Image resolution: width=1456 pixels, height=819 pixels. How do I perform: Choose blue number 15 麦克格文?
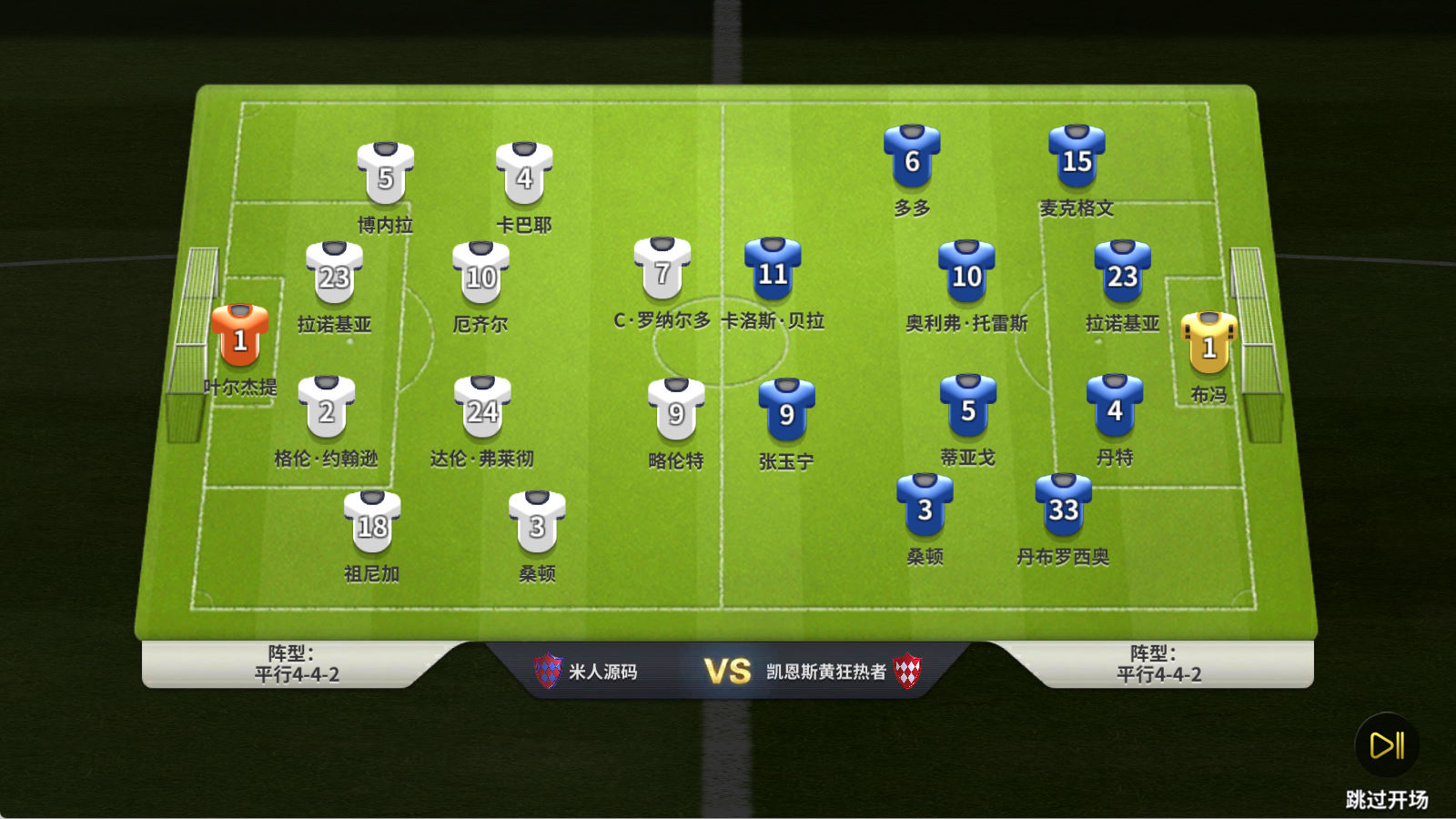point(1077,157)
